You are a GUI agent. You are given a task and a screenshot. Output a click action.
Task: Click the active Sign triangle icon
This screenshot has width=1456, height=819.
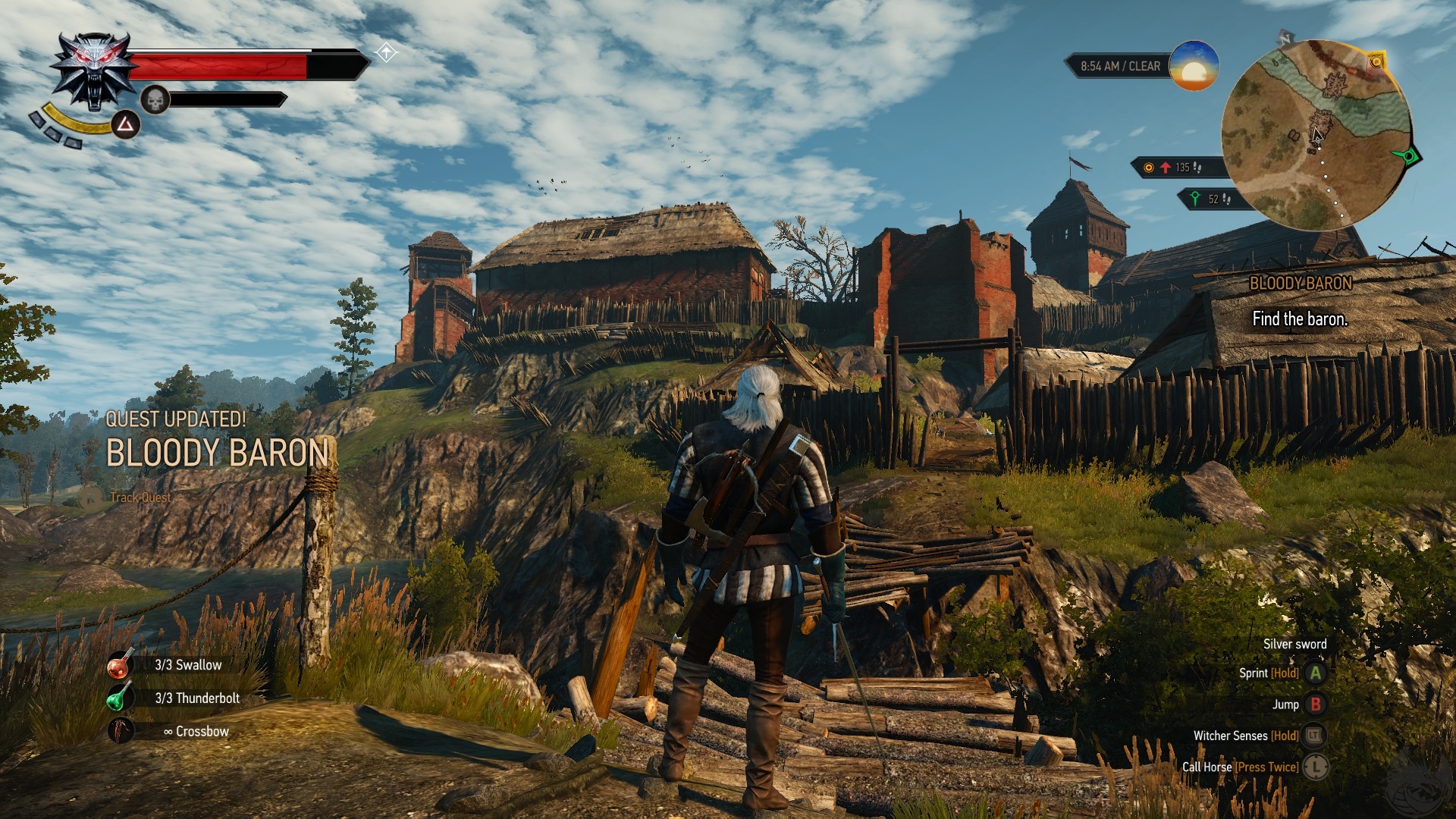pyautogui.click(x=126, y=125)
